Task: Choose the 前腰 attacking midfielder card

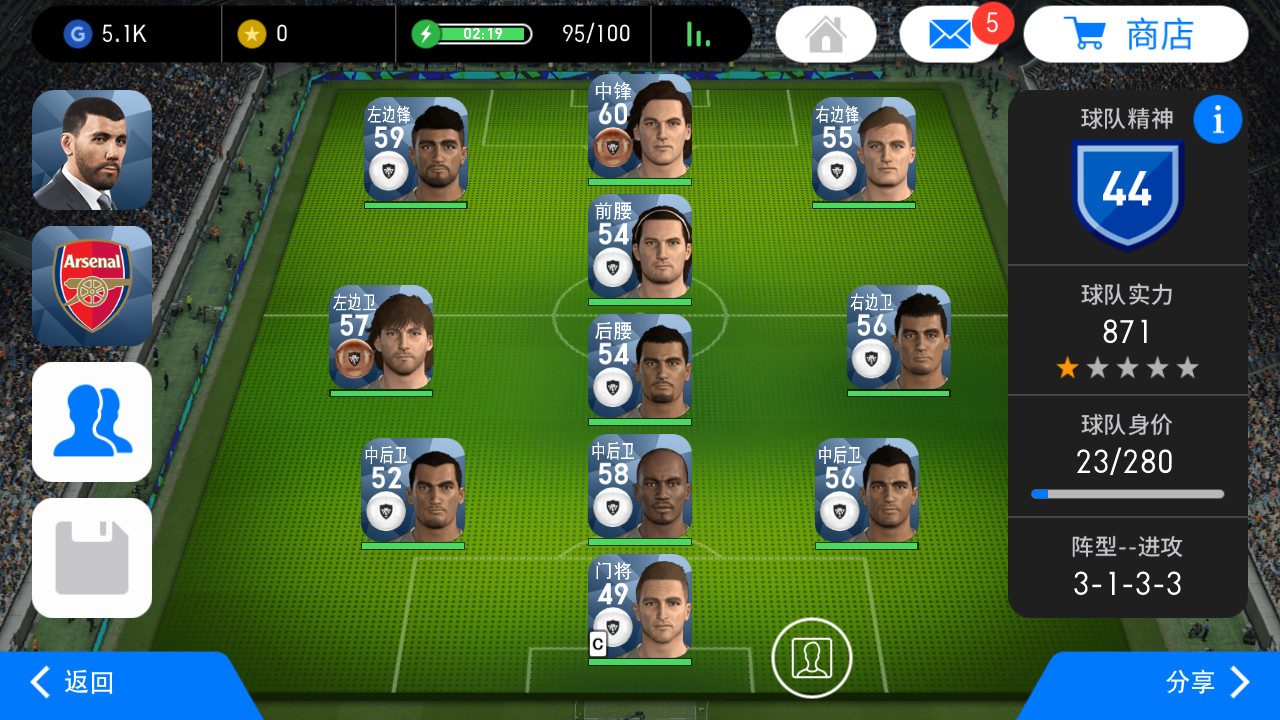Action: pos(640,246)
